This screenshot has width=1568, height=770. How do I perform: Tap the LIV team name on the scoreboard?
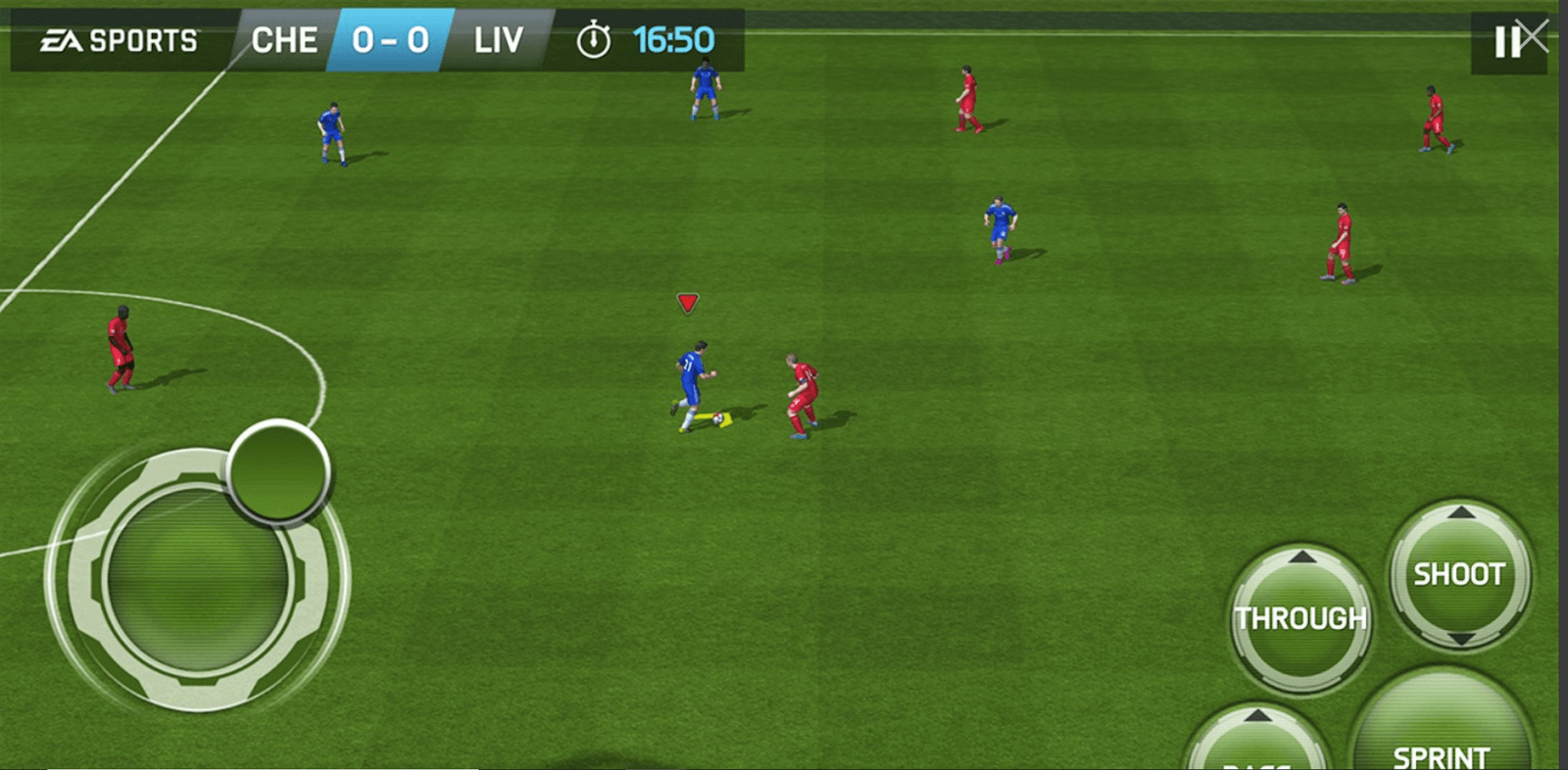click(500, 38)
